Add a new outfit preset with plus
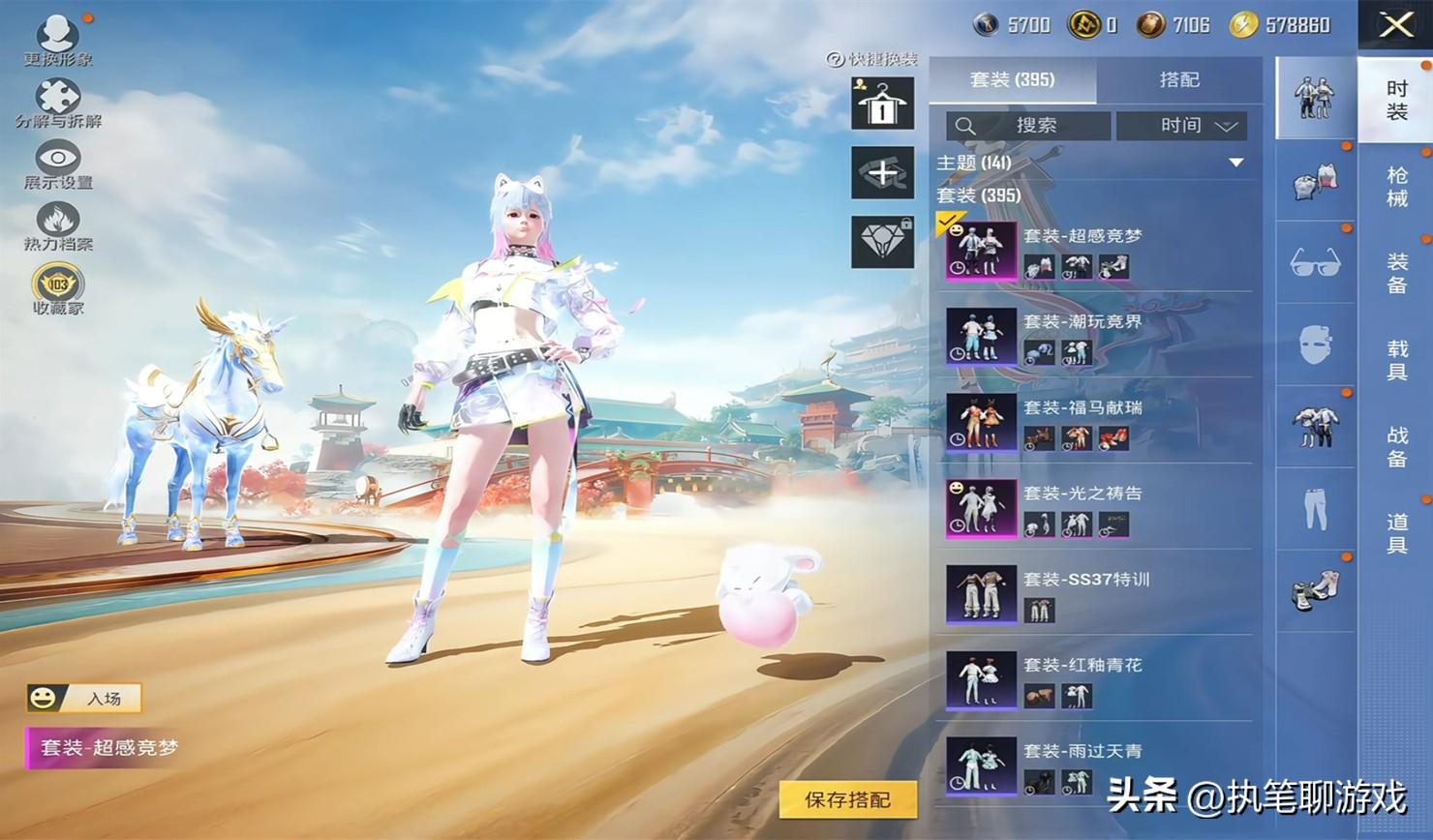Viewport: 1433px width, 840px height. coord(882,173)
